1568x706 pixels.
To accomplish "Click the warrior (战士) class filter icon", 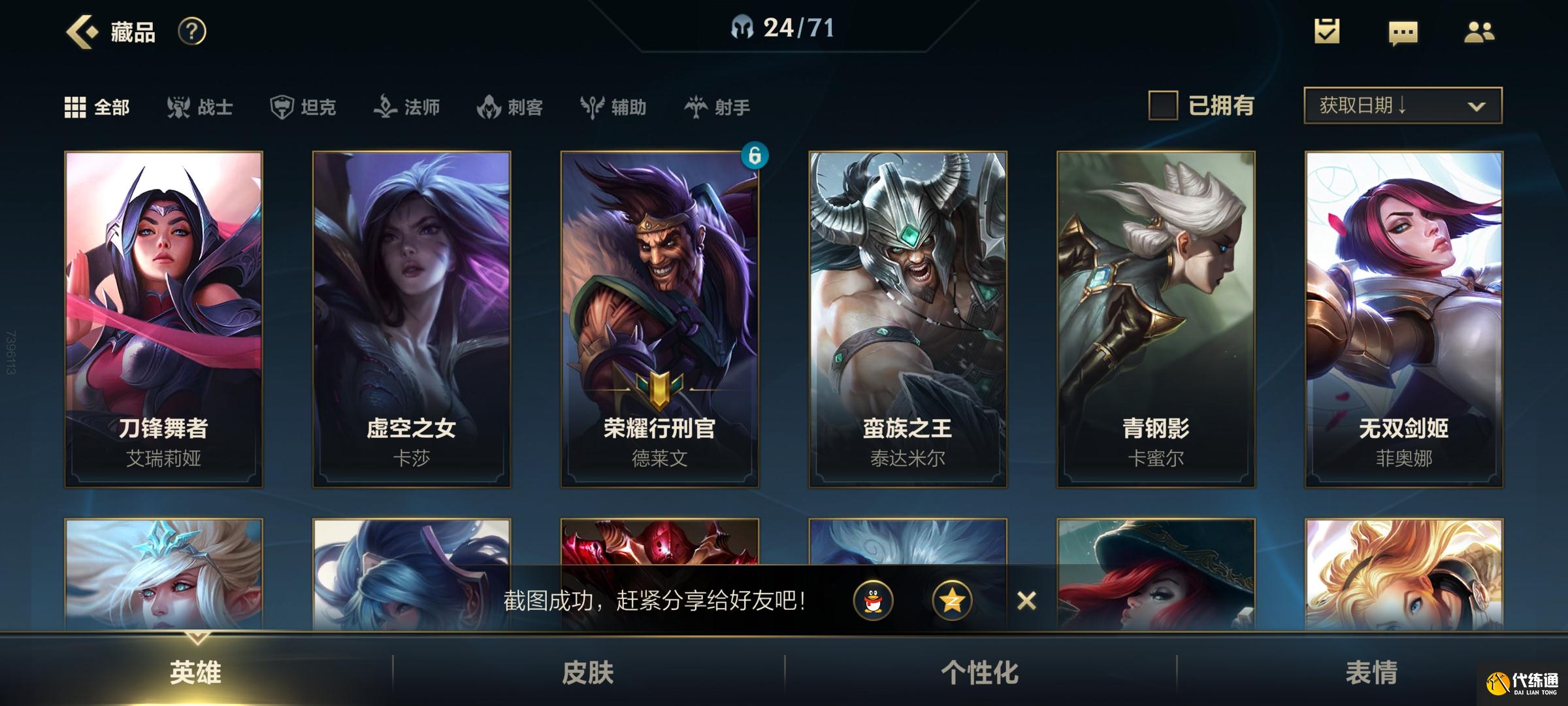I will click(x=180, y=108).
